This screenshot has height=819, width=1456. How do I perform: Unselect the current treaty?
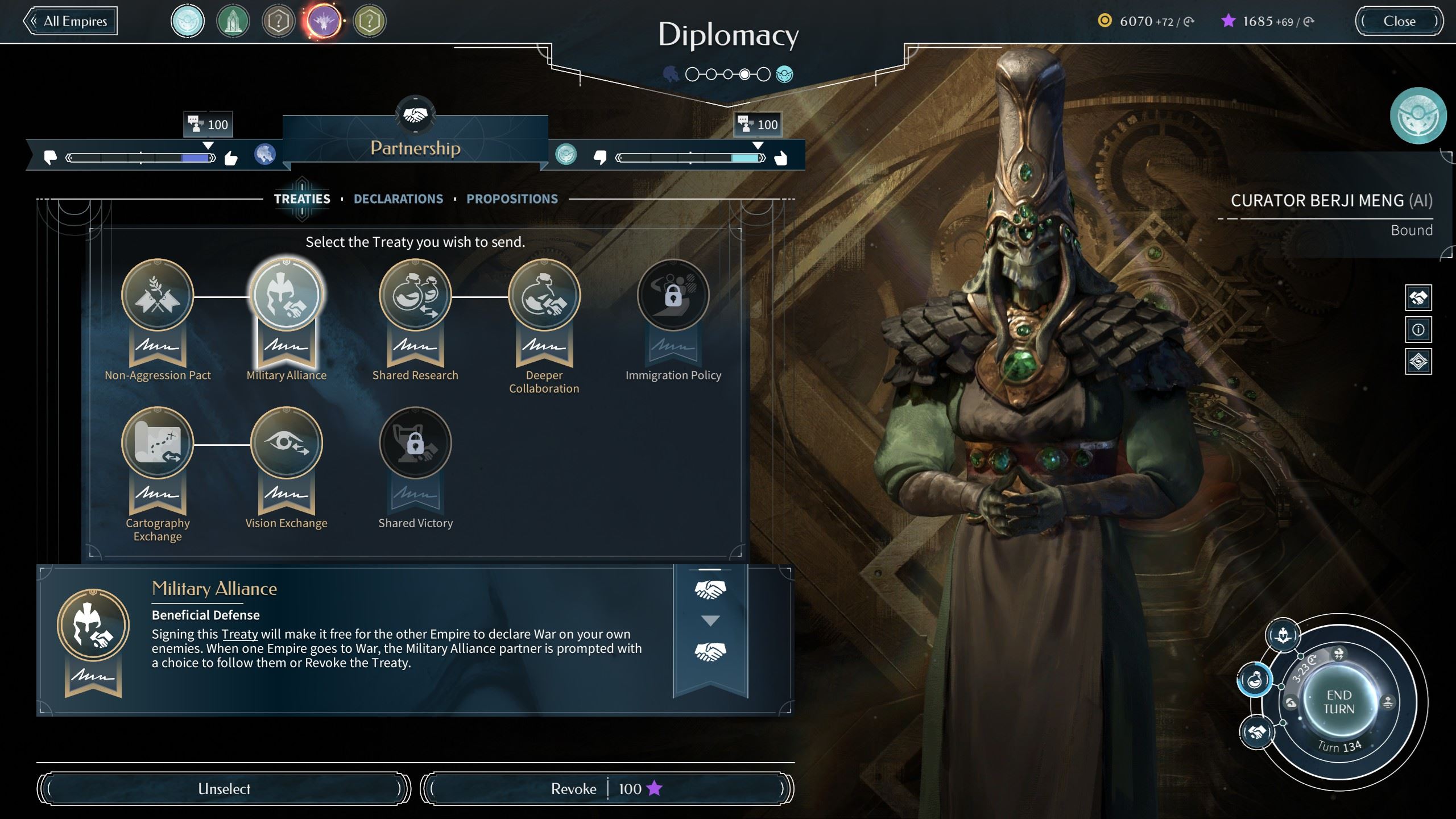(x=224, y=789)
